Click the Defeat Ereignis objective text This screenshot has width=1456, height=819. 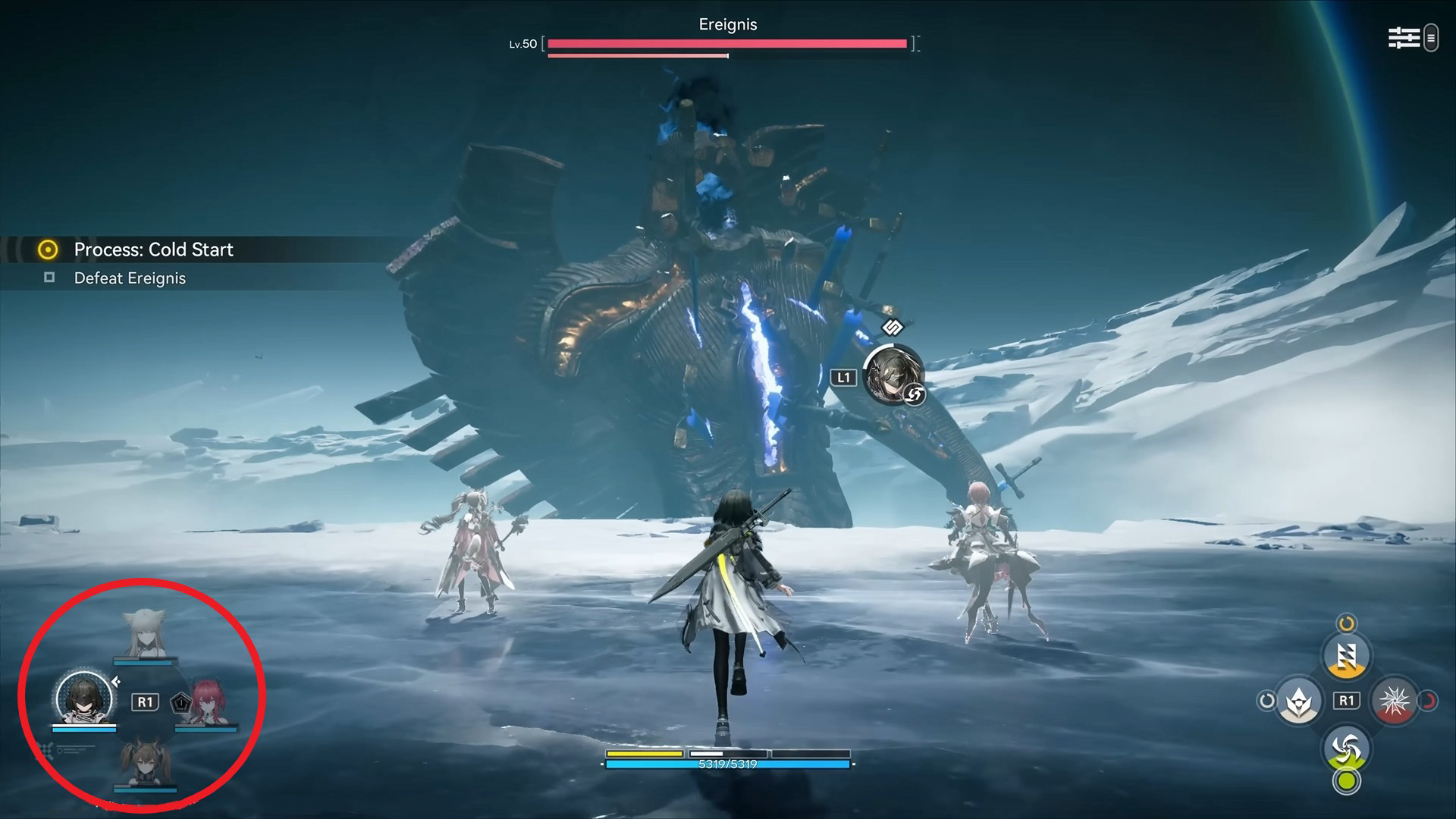coord(129,278)
